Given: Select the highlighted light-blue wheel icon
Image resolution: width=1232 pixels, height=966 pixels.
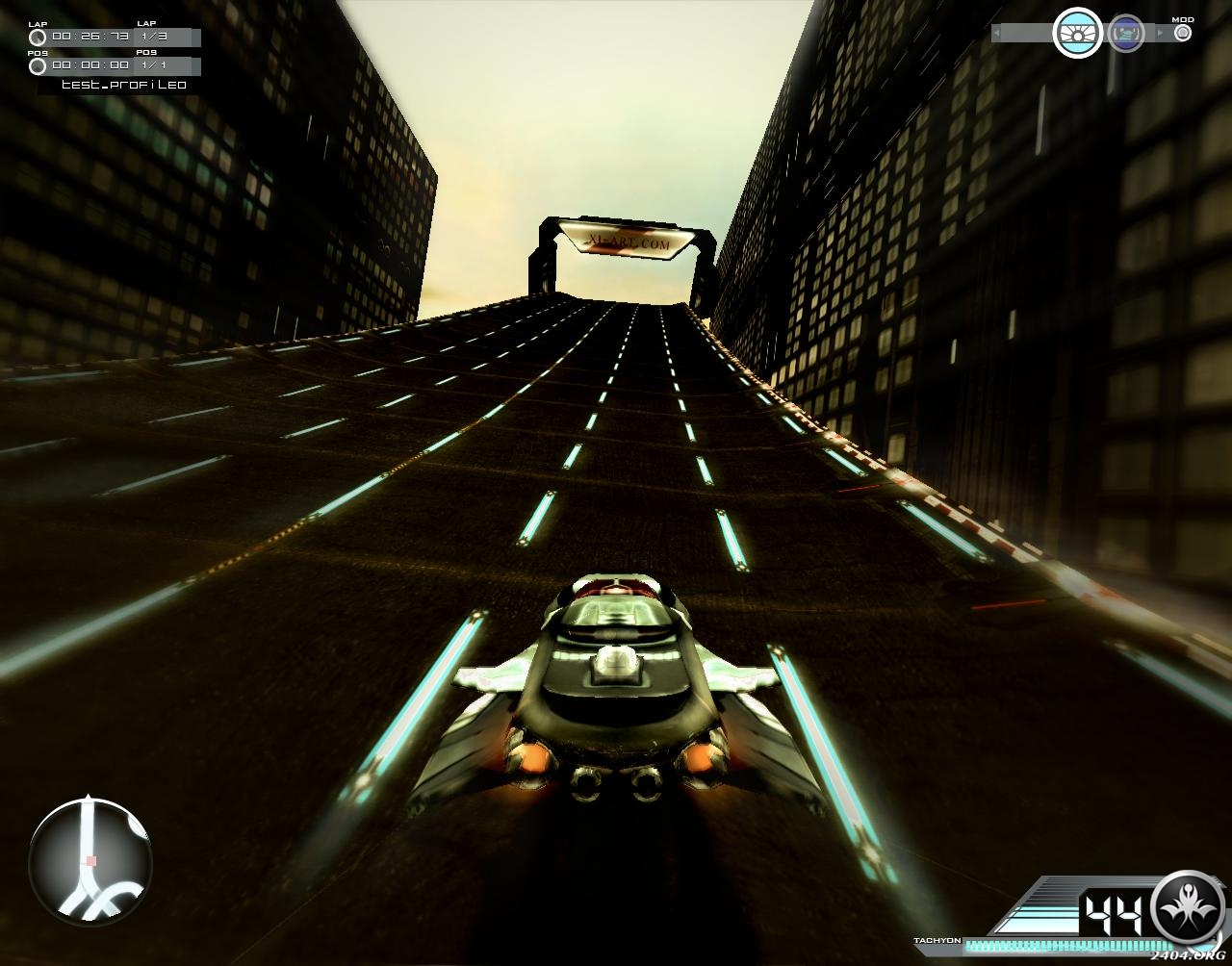Looking at the screenshot, I should (1077, 34).
